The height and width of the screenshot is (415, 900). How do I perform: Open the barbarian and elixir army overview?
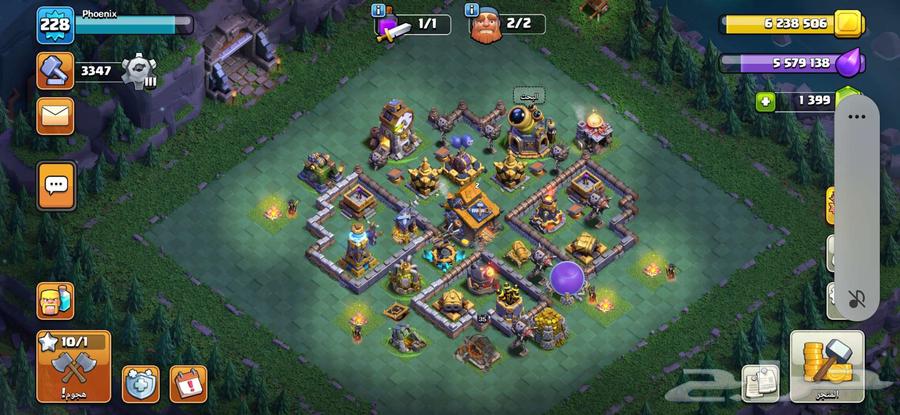point(56,300)
